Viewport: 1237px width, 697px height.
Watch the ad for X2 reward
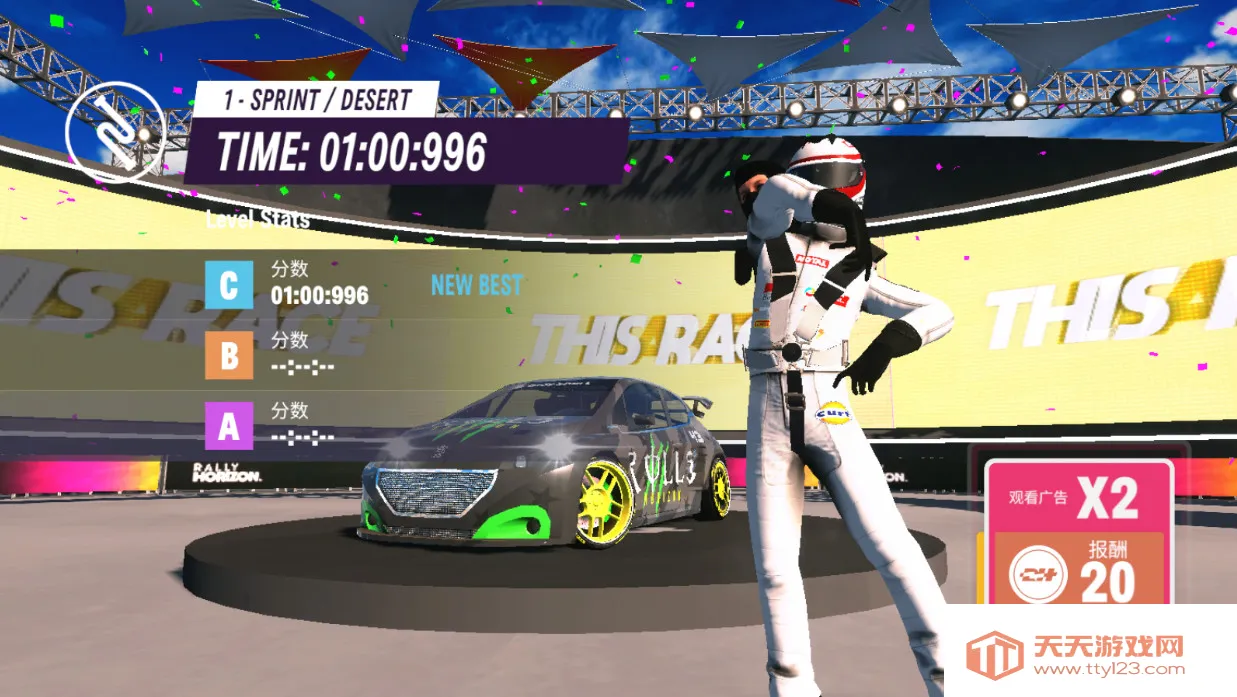pyautogui.click(x=1078, y=497)
